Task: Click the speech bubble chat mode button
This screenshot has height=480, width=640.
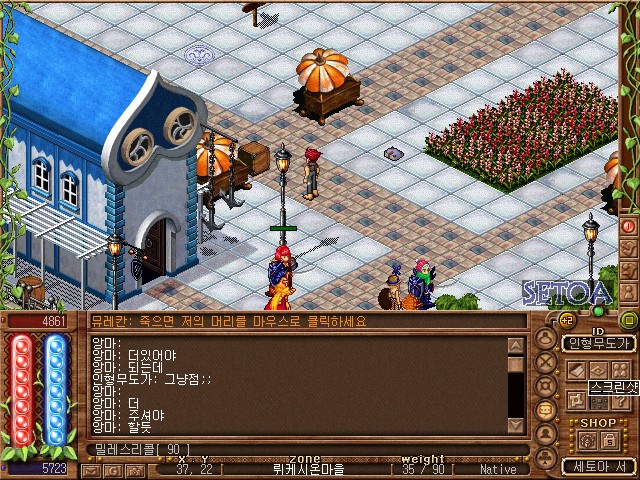Action: click(x=546, y=410)
